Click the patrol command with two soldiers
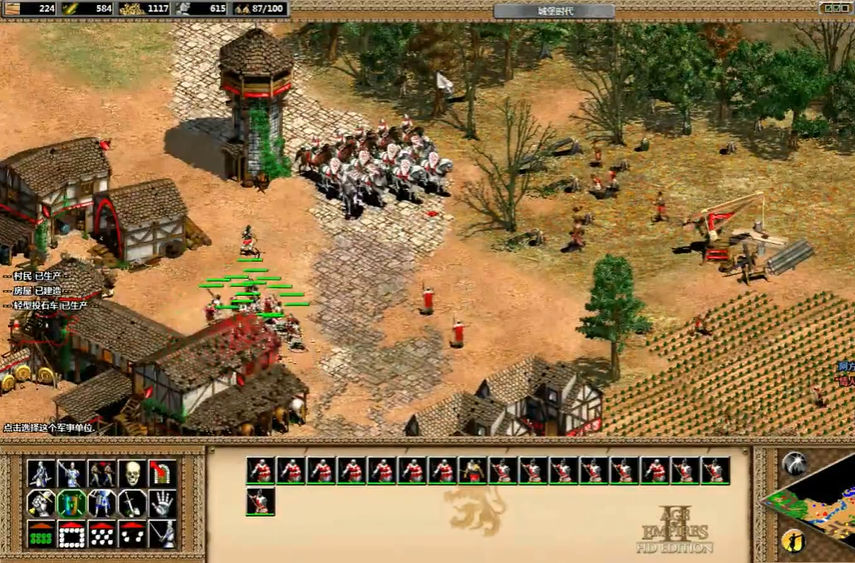This screenshot has width=855, height=563. tap(101, 473)
